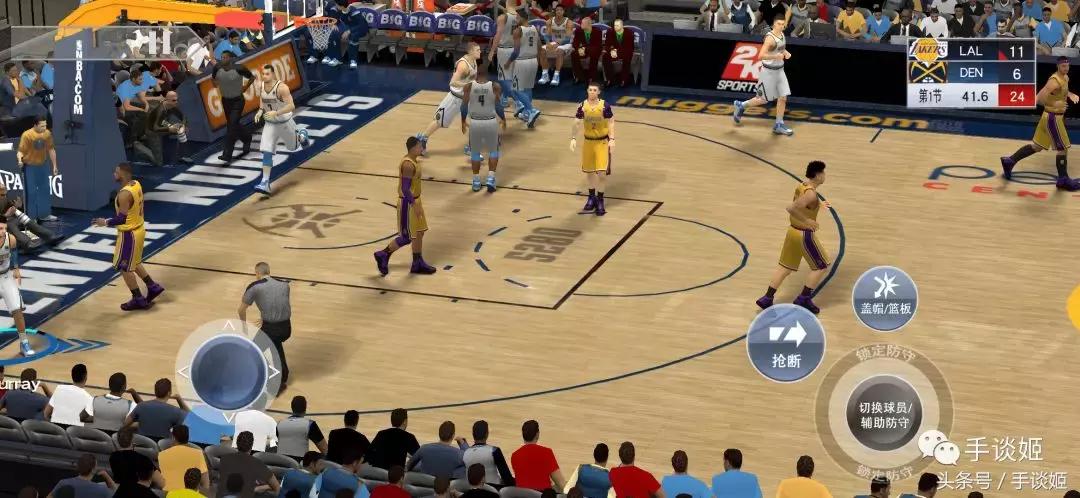Tap the 盖帽/篮板 block and rebound button
This screenshot has height=498, width=1080.
pyautogui.click(x=884, y=298)
